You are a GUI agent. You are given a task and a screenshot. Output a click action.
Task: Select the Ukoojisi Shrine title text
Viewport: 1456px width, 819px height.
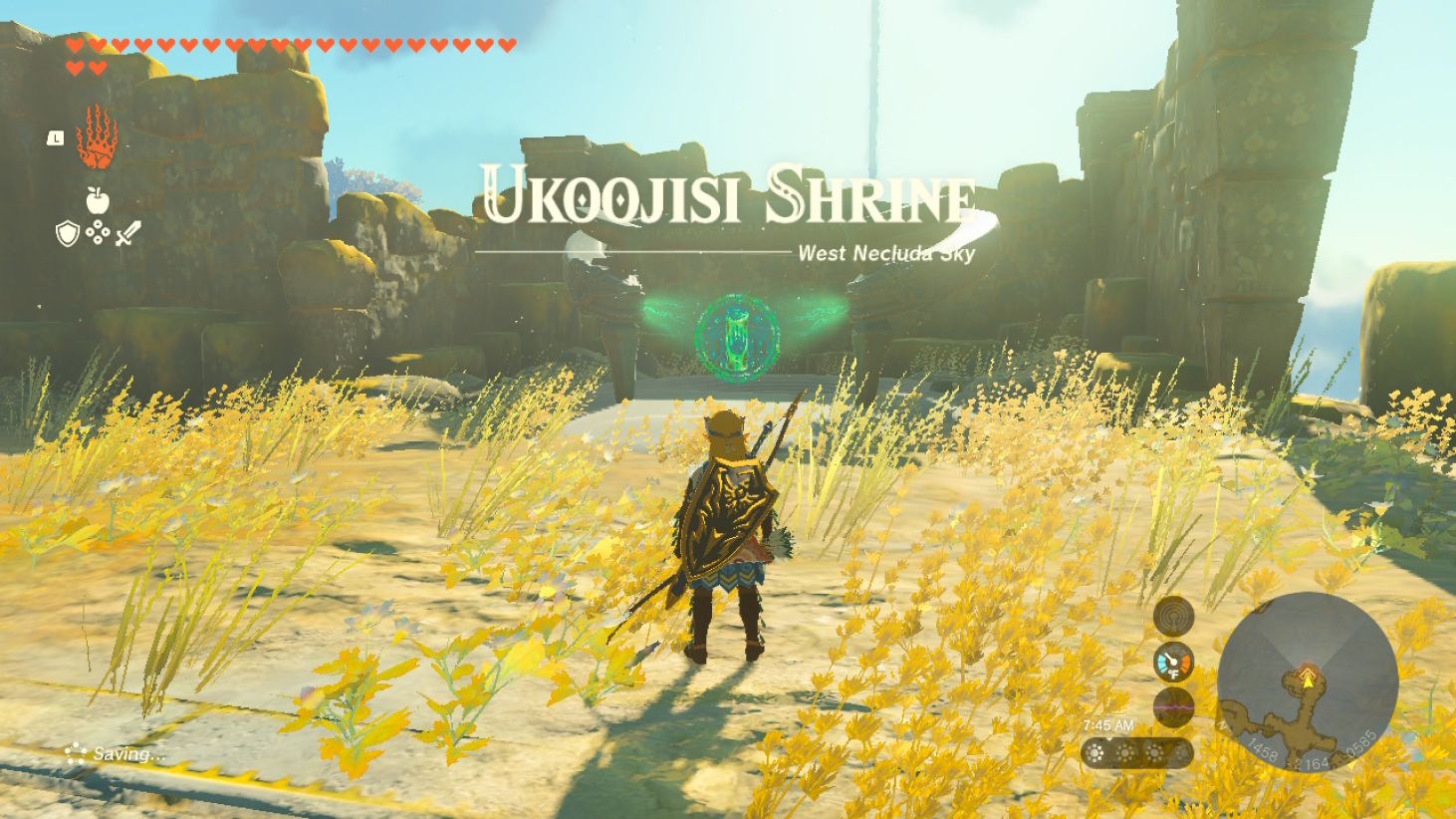pyautogui.click(x=727, y=197)
